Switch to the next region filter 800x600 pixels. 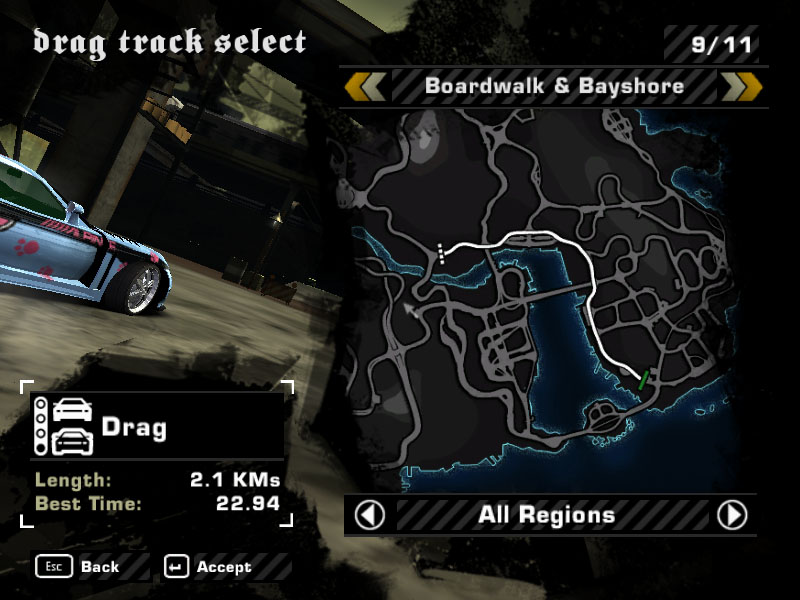732,515
